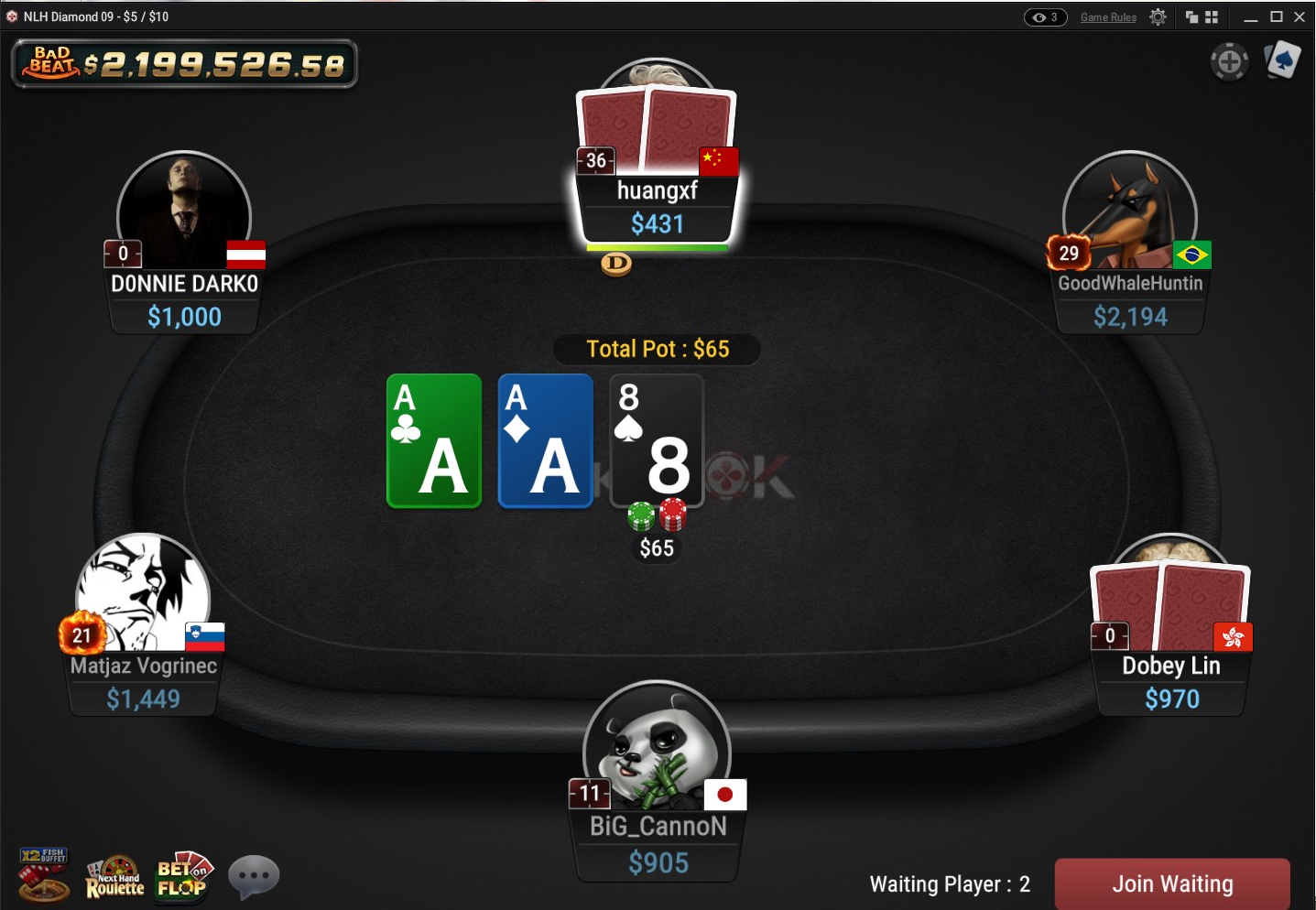Click the tile layout grid icon
The width and height of the screenshot is (1316, 910).
click(x=1212, y=16)
